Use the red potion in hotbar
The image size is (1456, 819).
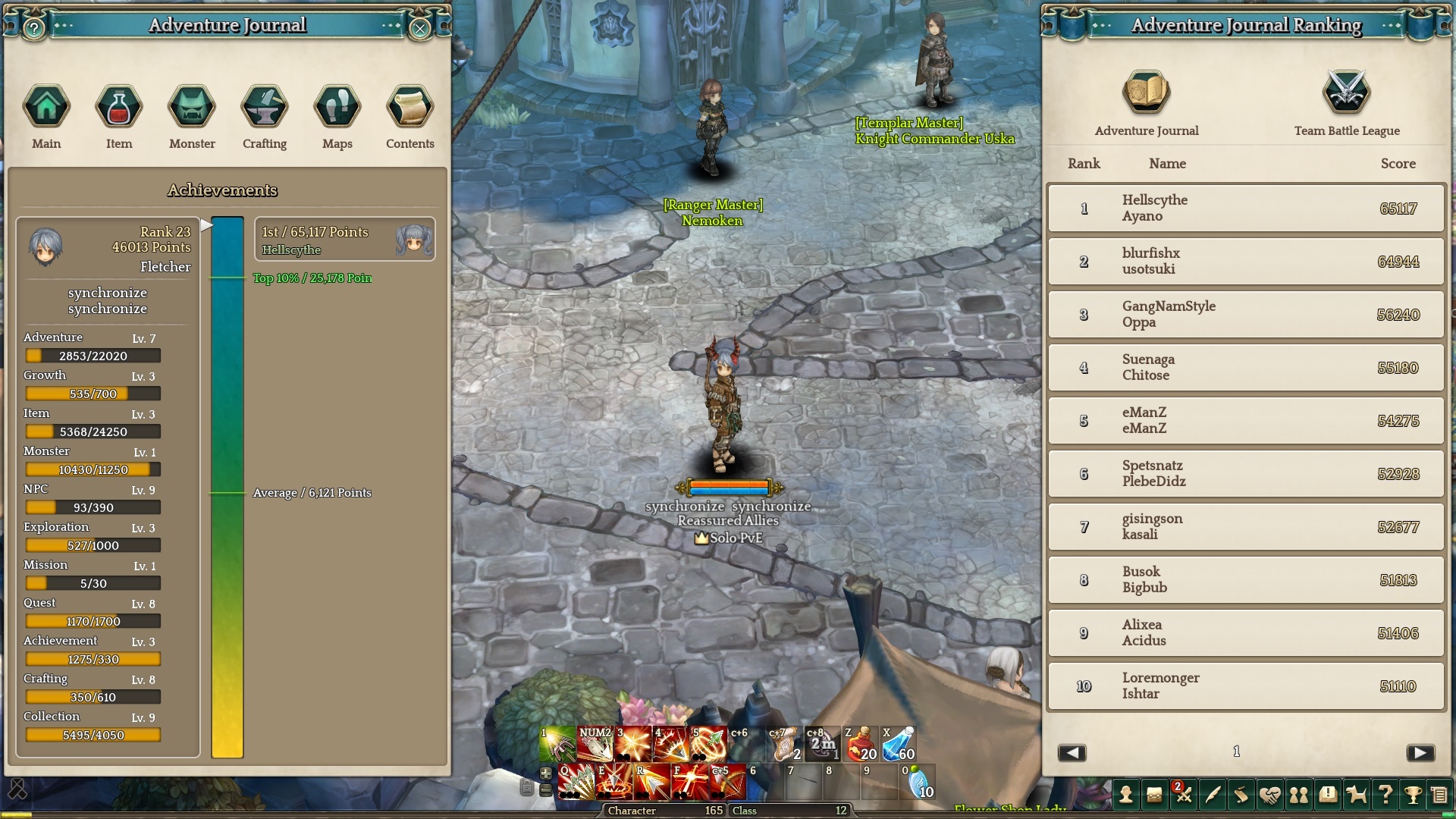(x=861, y=744)
